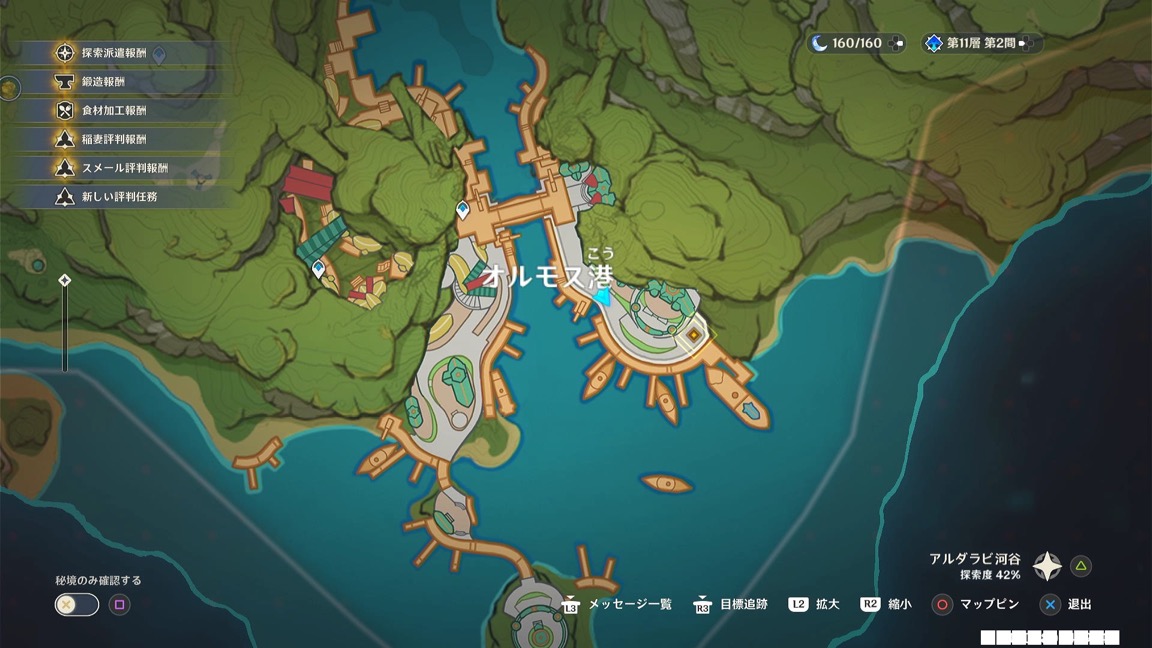This screenshot has height=648, width=1152.
Task: Open the Spiral Abyss 第11層 第2間 indicator
Action: [980, 43]
